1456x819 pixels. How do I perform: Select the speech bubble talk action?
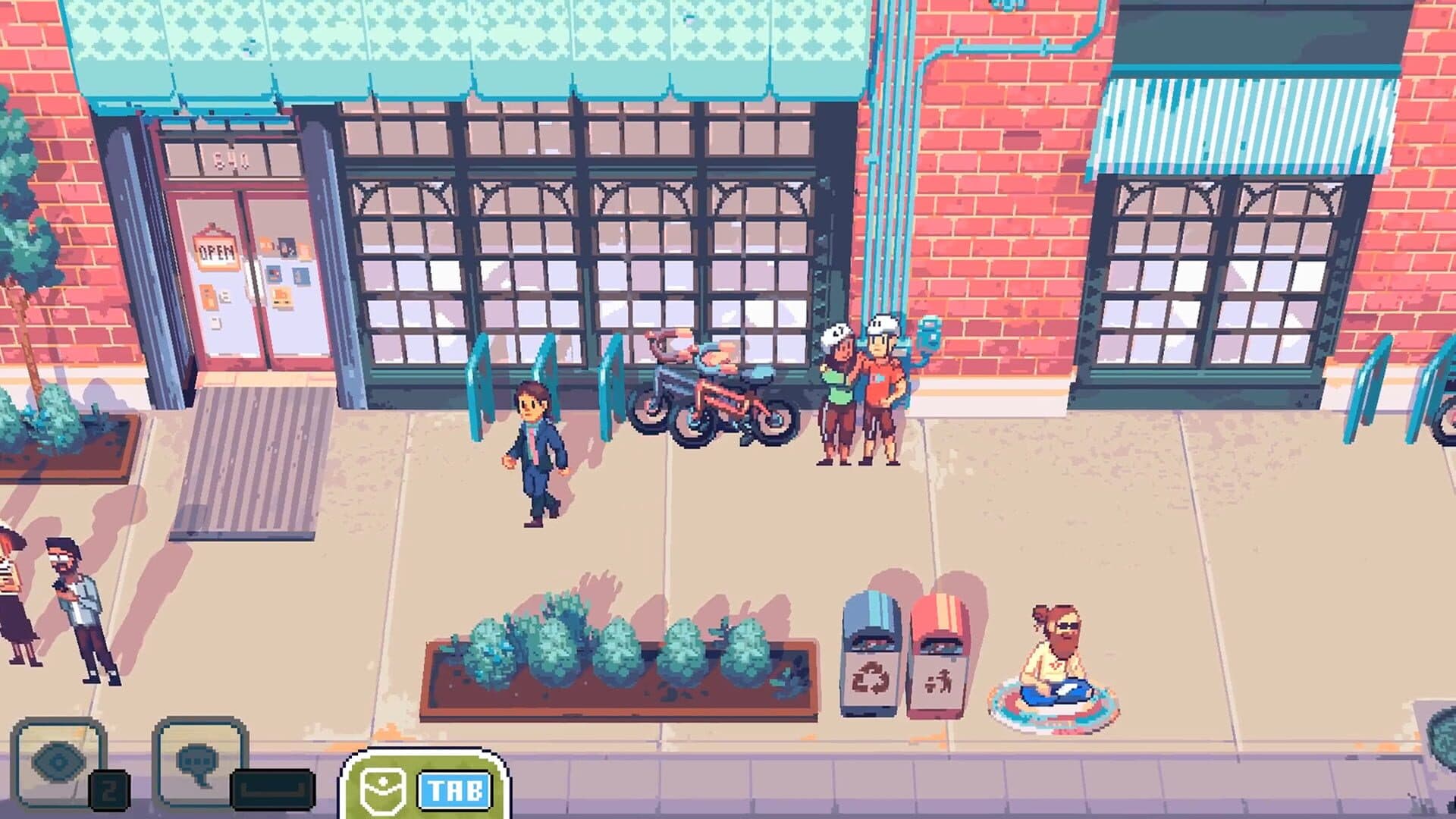pyautogui.click(x=199, y=762)
